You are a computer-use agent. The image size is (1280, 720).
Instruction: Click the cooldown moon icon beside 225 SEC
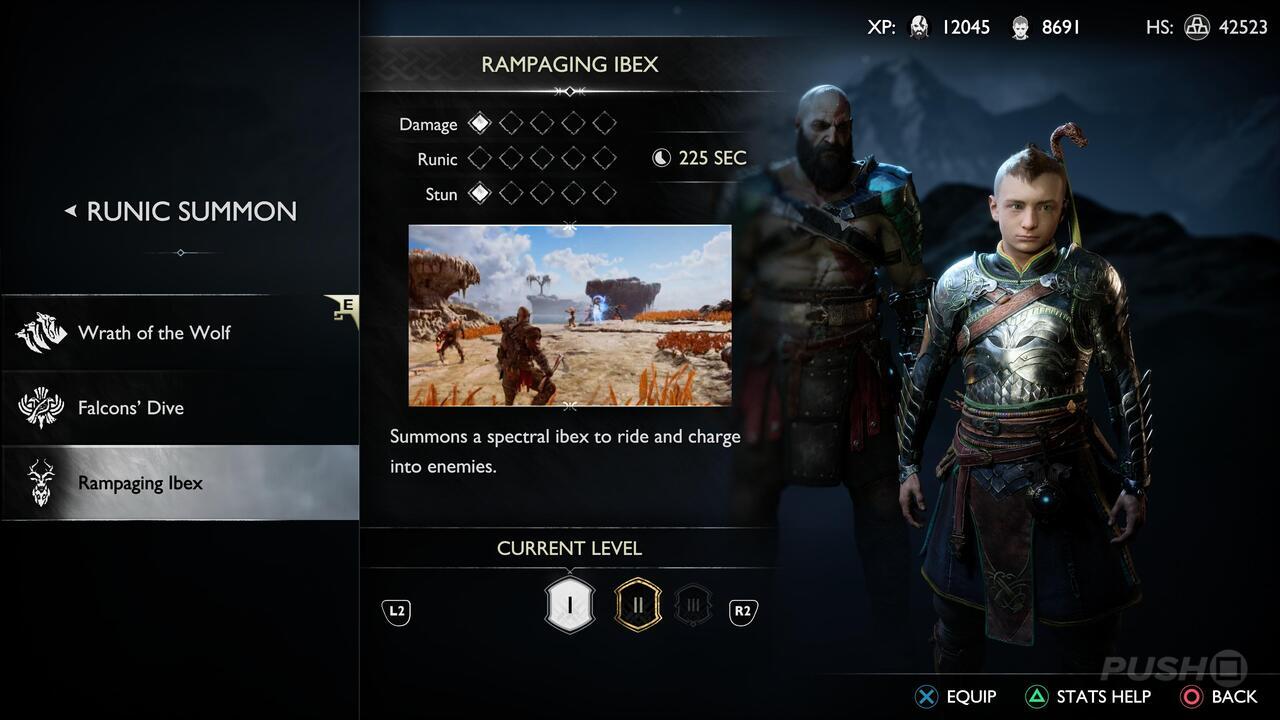coord(660,157)
